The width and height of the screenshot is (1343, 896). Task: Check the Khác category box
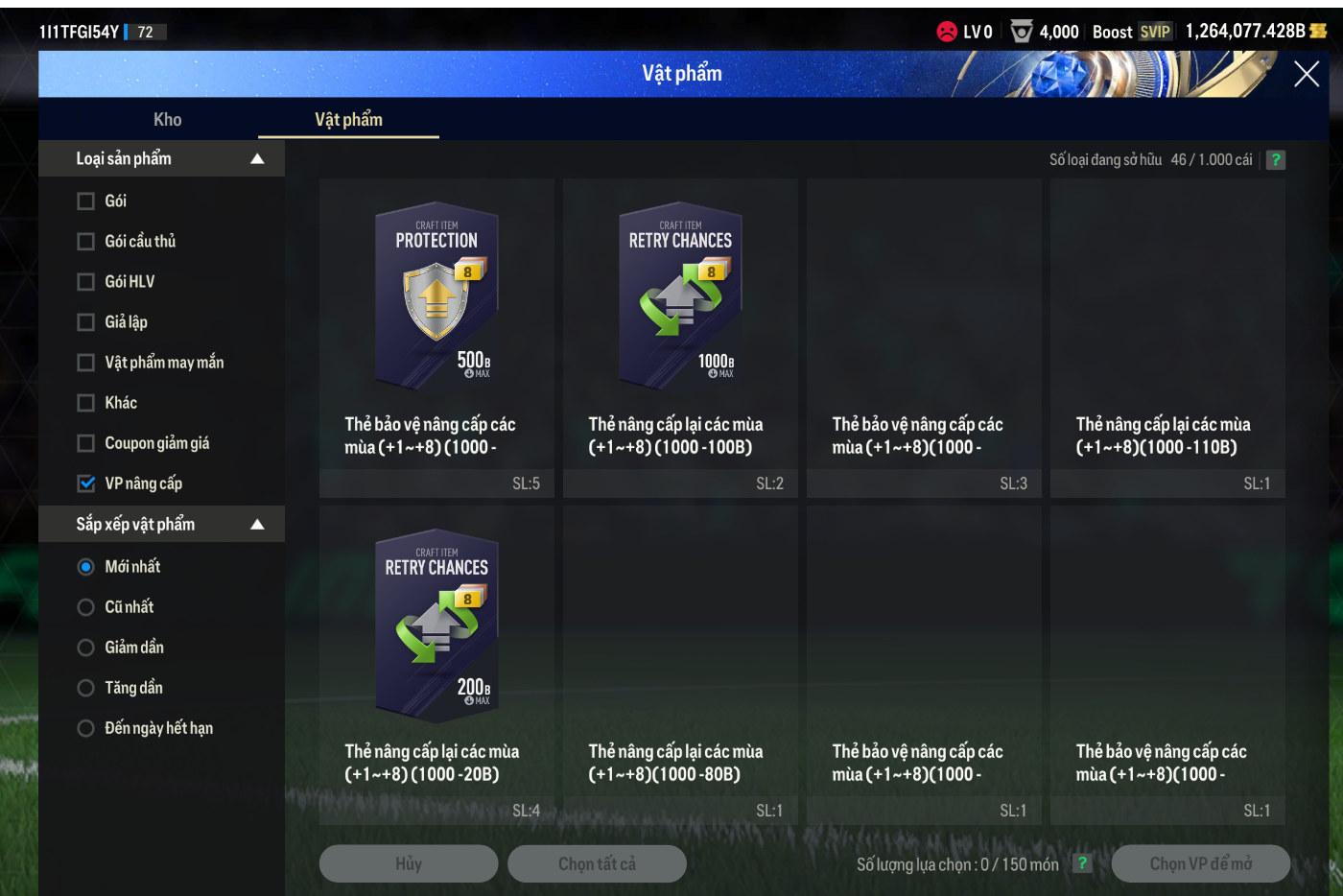point(86,403)
